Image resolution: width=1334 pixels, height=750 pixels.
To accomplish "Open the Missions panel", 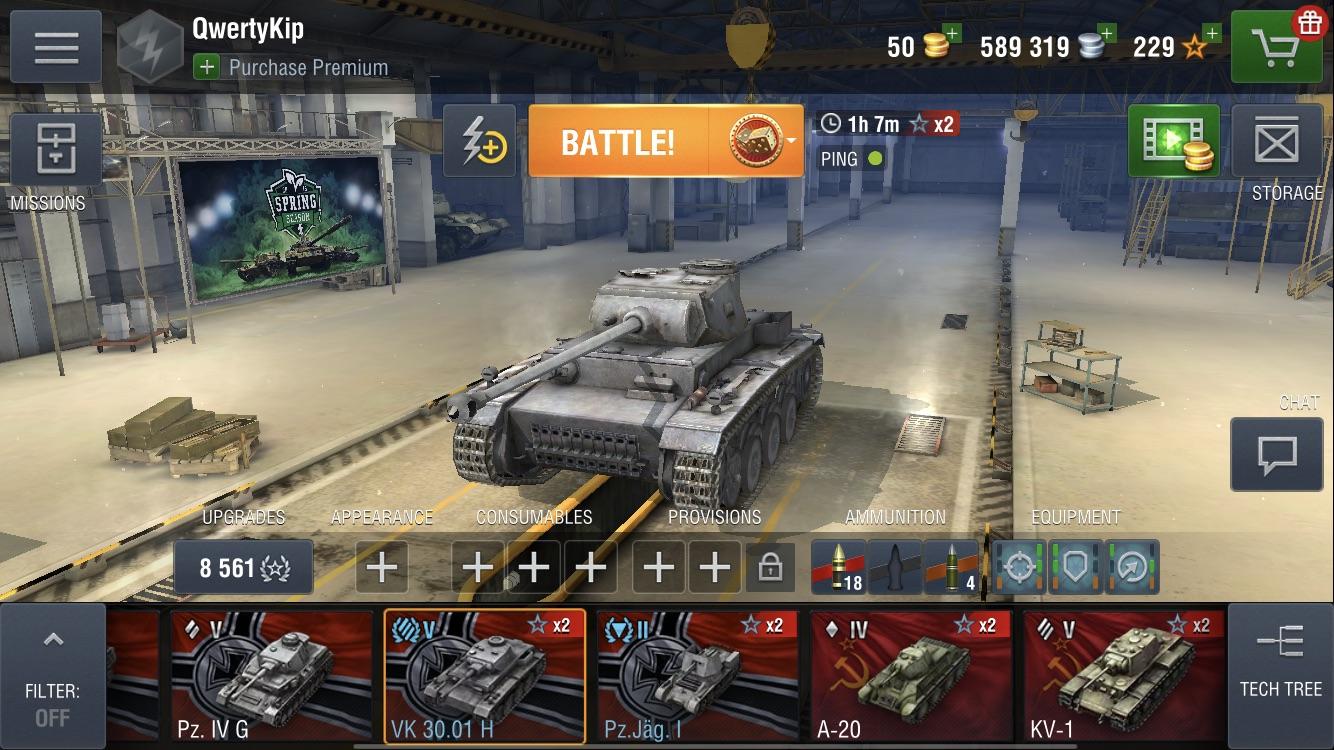I will click(x=57, y=150).
